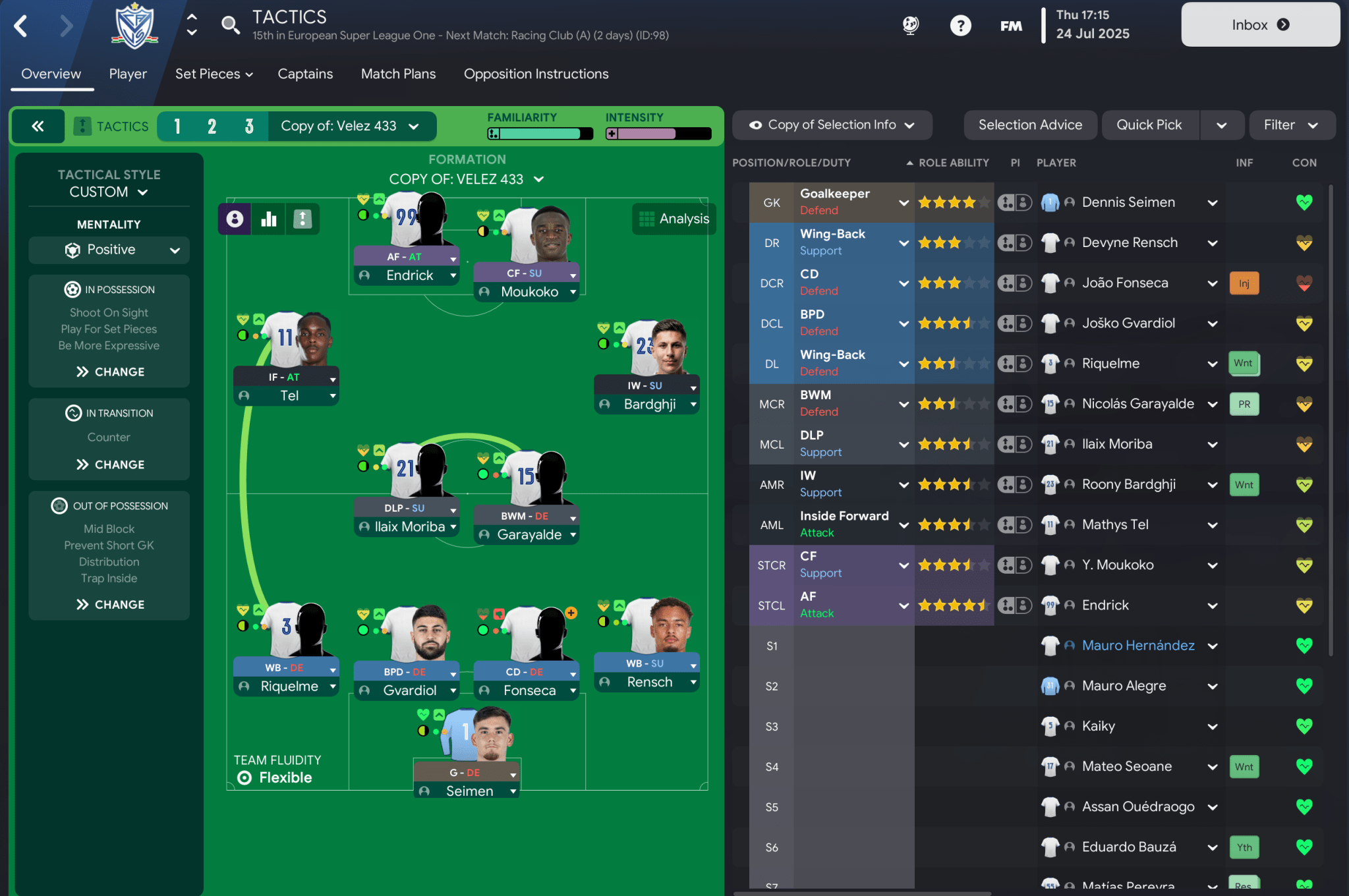This screenshot has width=1349, height=896.
Task: Collapse the tactics panel with the double chevron
Action: pyautogui.click(x=38, y=126)
